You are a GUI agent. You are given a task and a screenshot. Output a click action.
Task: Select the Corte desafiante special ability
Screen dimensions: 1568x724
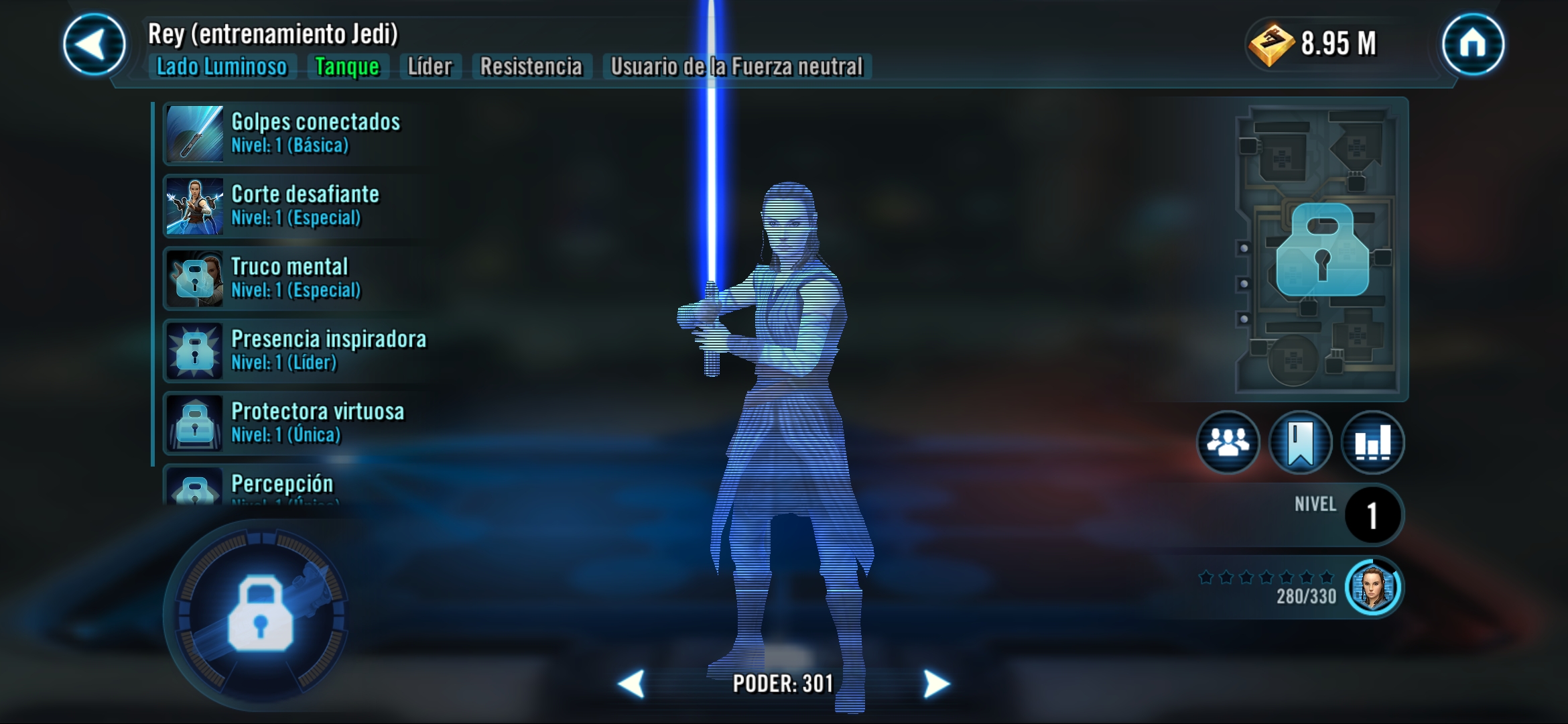(x=295, y=206)
